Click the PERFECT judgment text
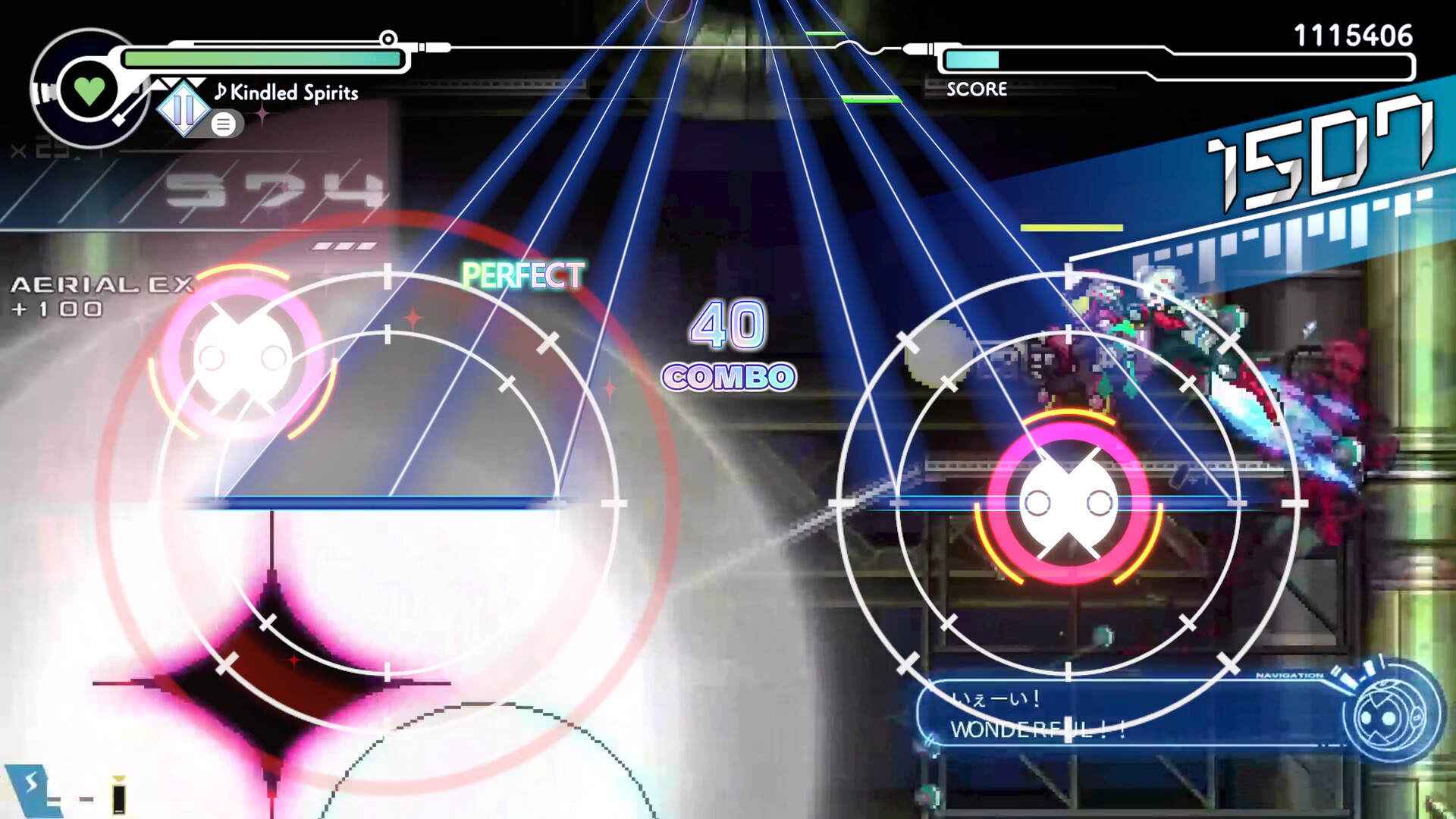 coord(525,275)
